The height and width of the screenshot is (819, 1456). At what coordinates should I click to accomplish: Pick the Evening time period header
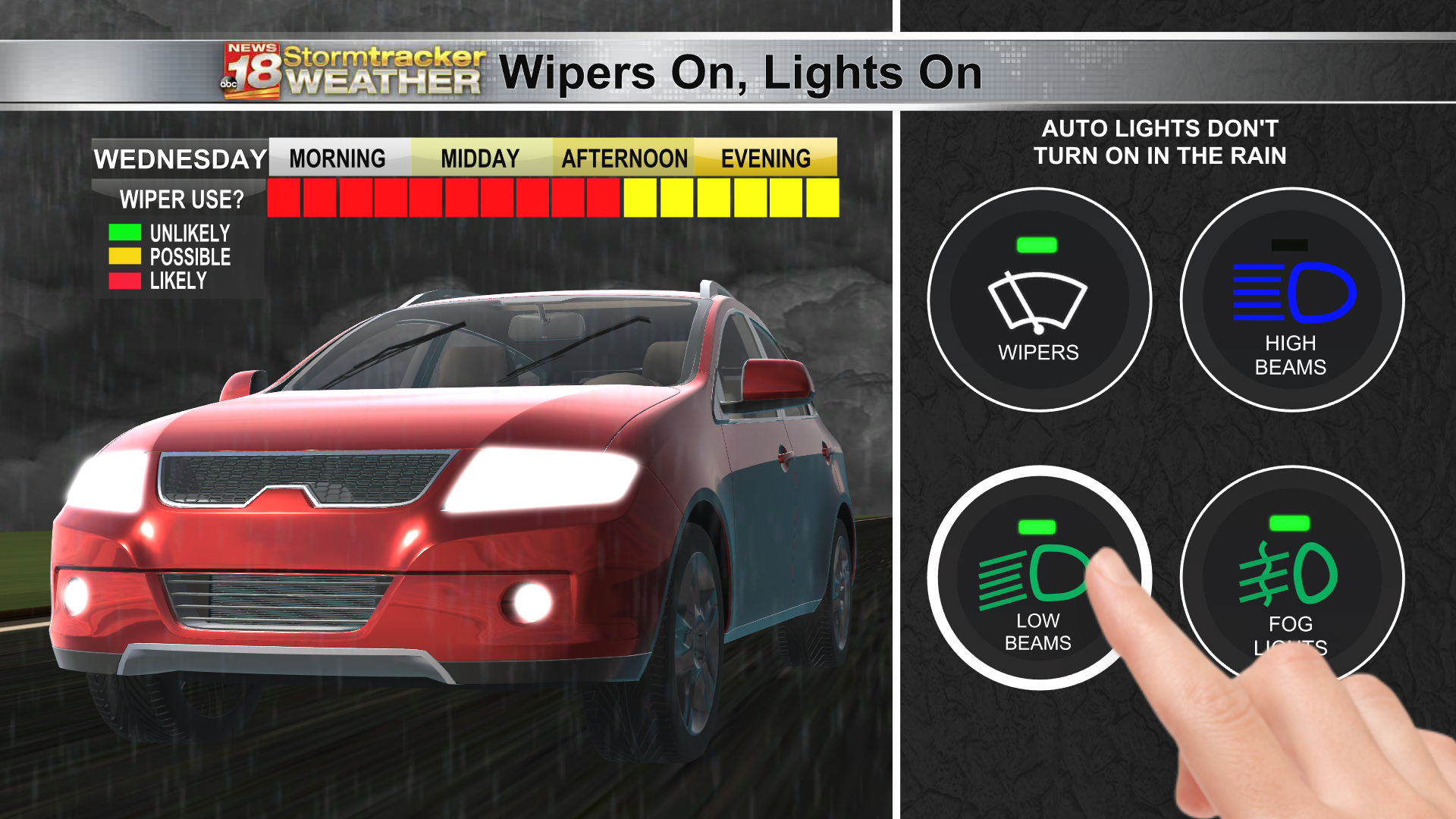pyautogui.click(x=766, y=158)
